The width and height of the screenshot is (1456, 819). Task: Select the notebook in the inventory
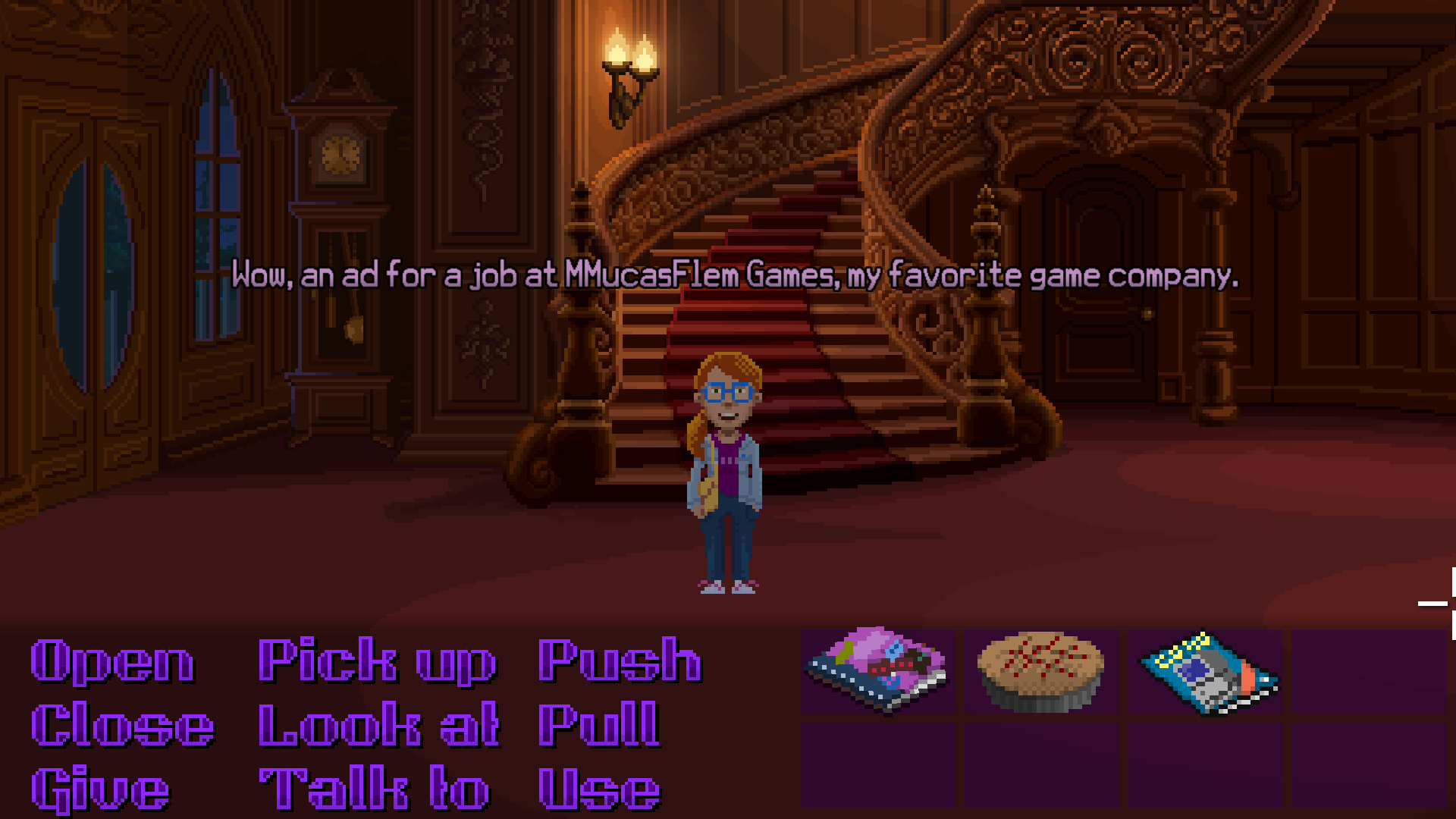click(877, 667)
